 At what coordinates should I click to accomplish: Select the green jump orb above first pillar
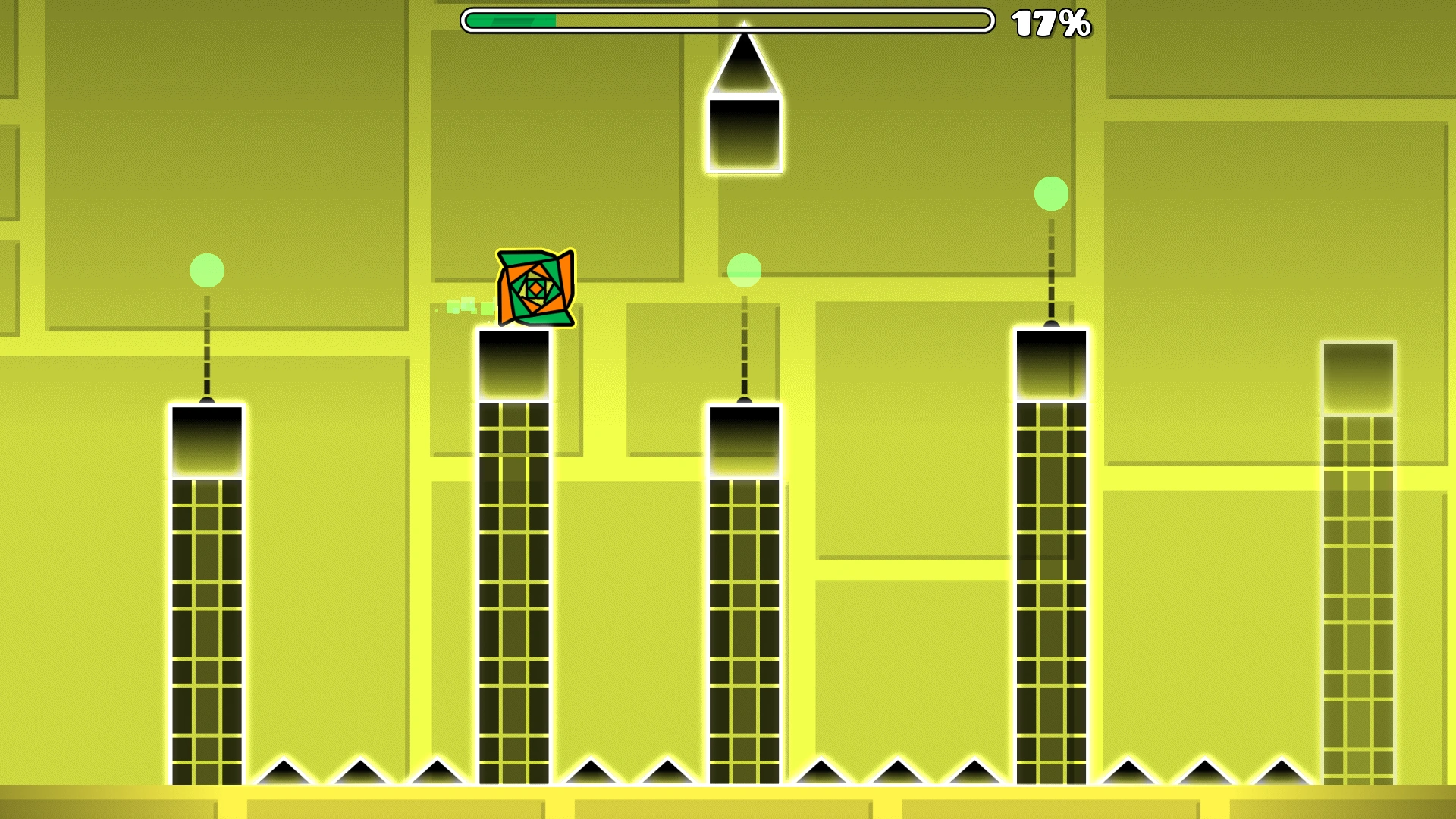point(206,271)
